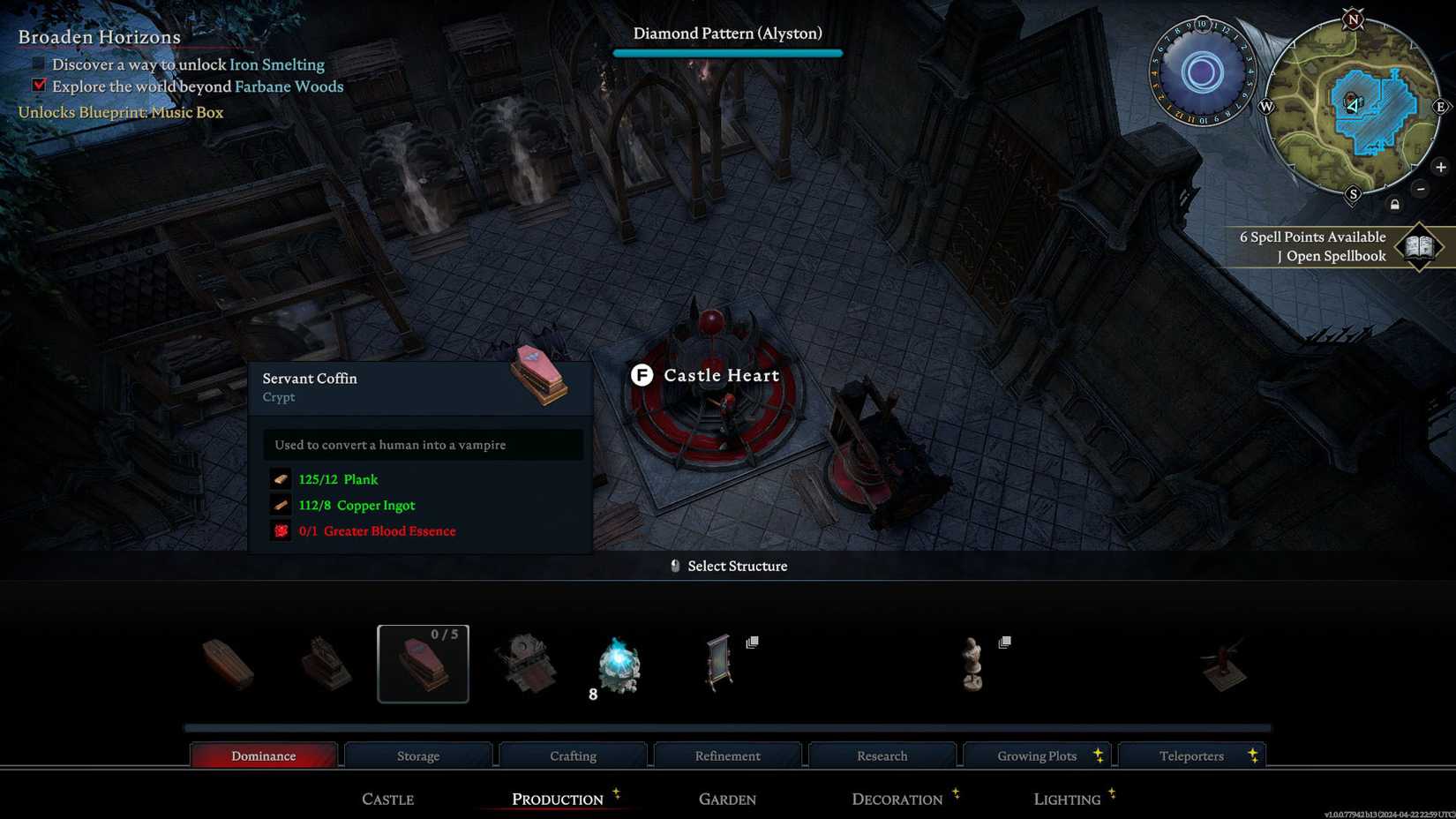Show the Refinement structures

click(x=727, y=755)
